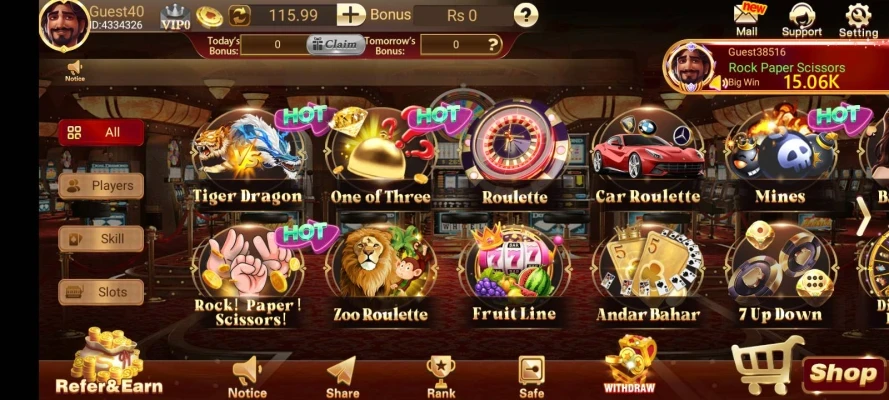Open Rock Paper Scissors game tile
This screenshot has height=400, width=889.
[247, 273]
